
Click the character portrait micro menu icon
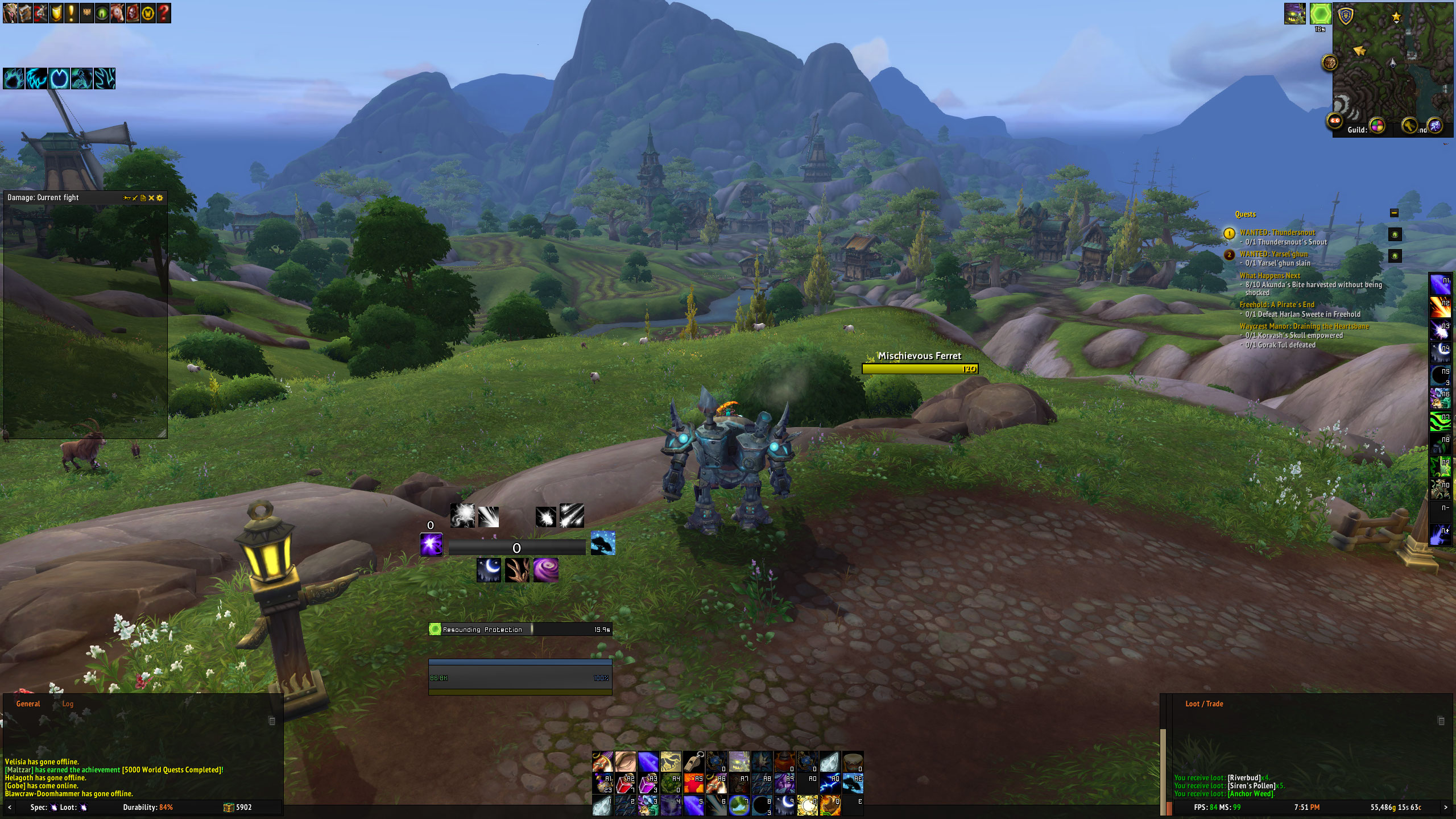click(10, 13)
